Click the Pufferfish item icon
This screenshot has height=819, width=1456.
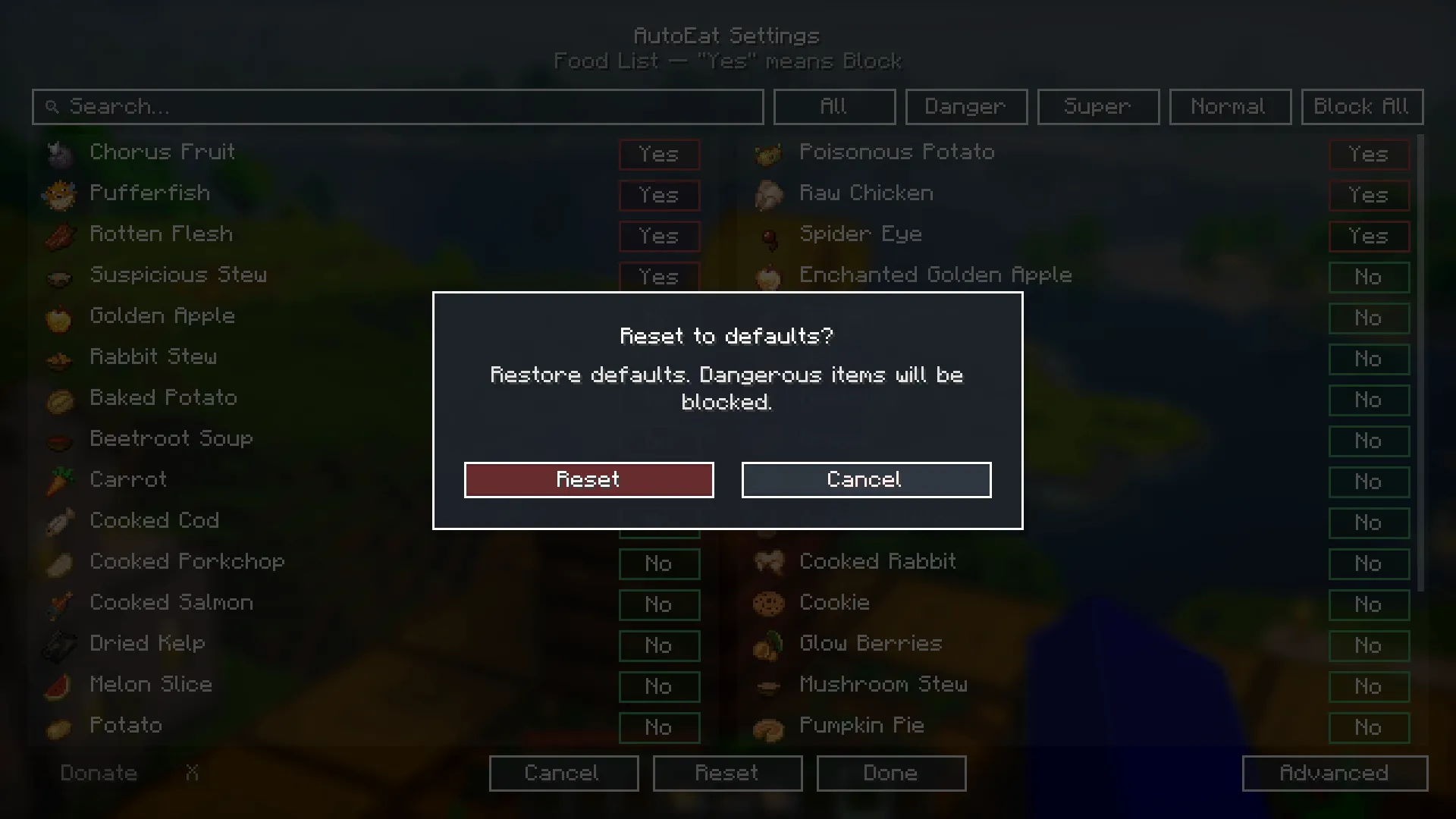[x=60, y=195]
